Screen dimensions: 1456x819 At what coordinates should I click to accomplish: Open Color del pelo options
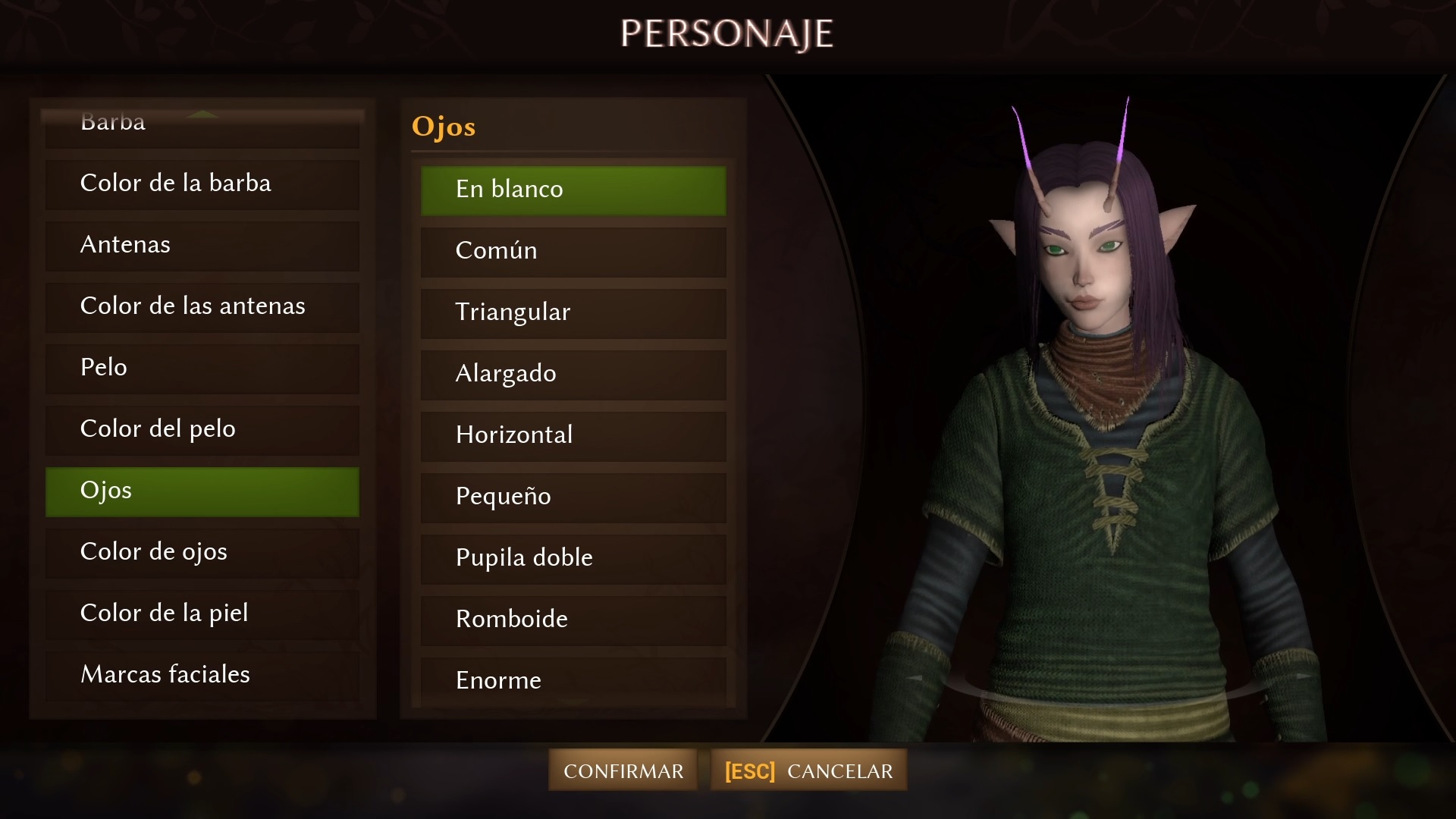[x=202, y=429]
